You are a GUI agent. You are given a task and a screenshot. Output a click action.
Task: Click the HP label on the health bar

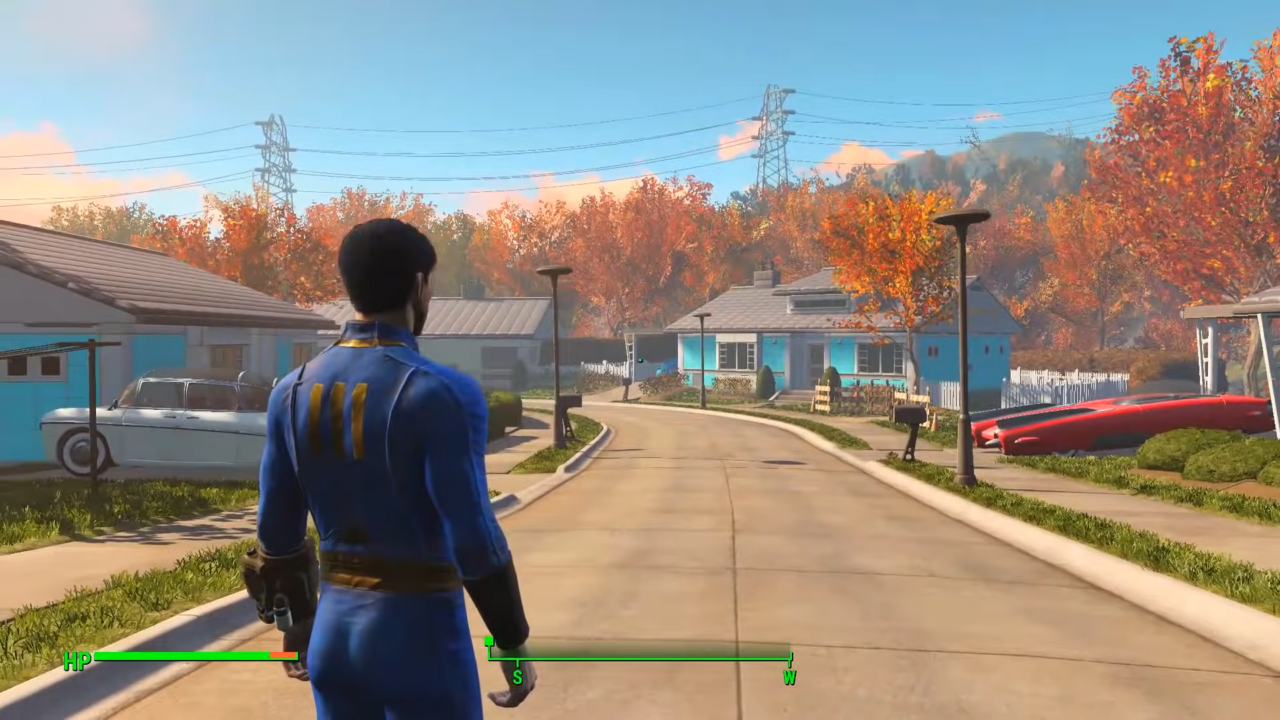[76, 660]
